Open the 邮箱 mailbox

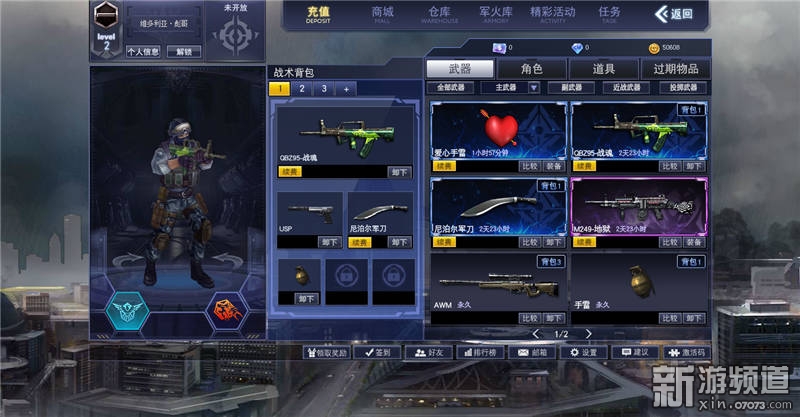pyautogui.click(x=532, y=352)
